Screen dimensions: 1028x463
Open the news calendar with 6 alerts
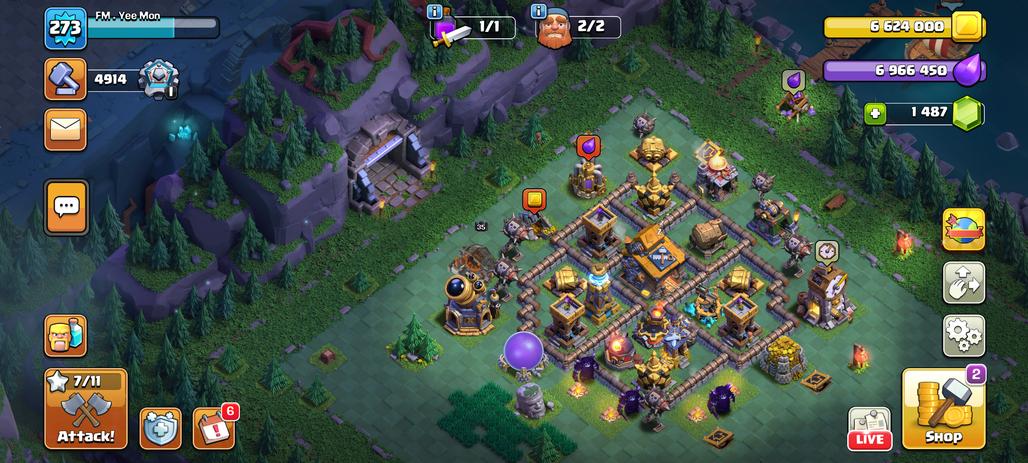pos(212,428)
